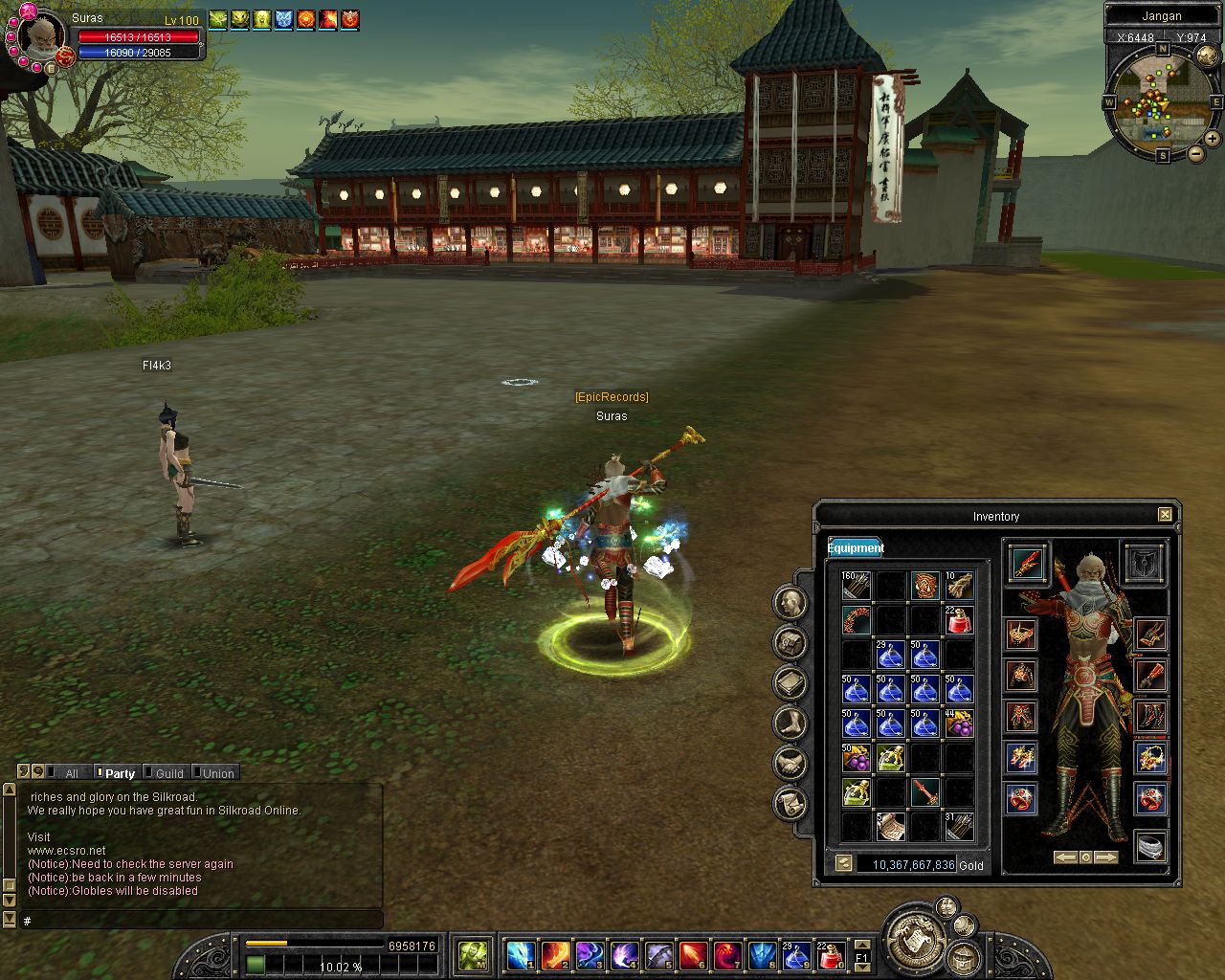Open the Union chat tab
The image size is (1225, 980).
click(x=217, y=773)
